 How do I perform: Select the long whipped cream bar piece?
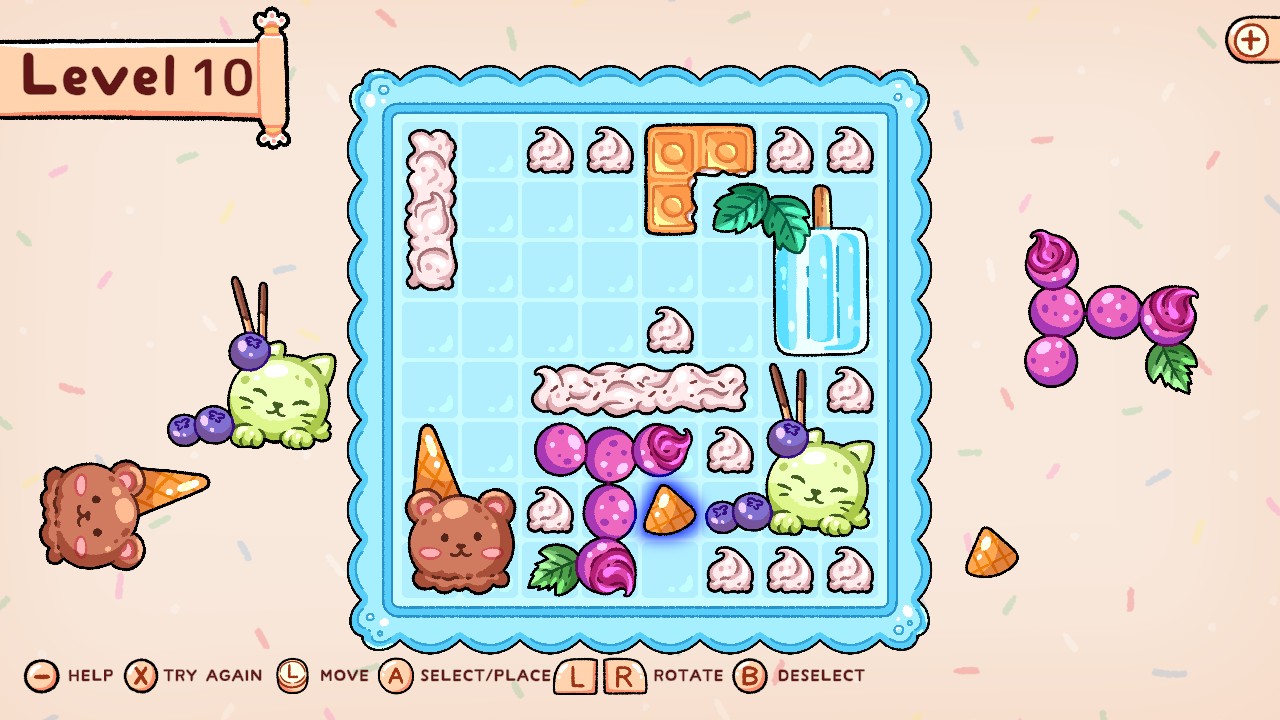coord(640,390)
